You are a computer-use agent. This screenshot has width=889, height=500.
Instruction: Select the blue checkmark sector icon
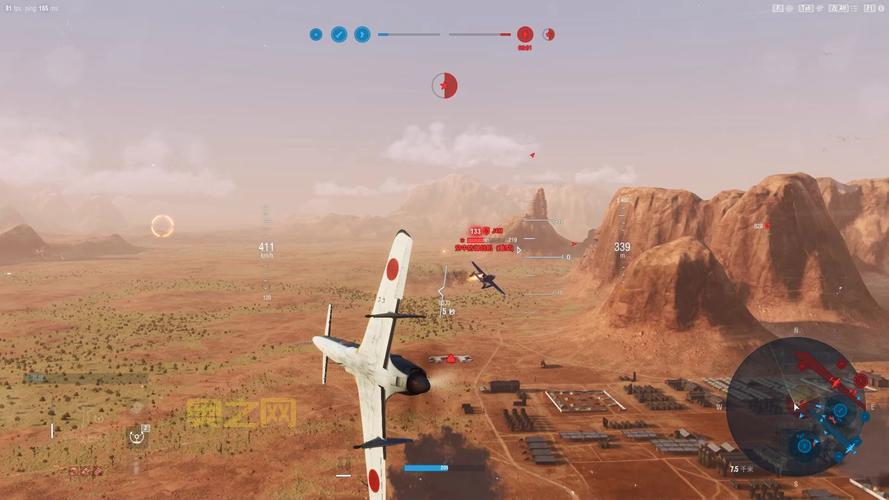[339, 34]
